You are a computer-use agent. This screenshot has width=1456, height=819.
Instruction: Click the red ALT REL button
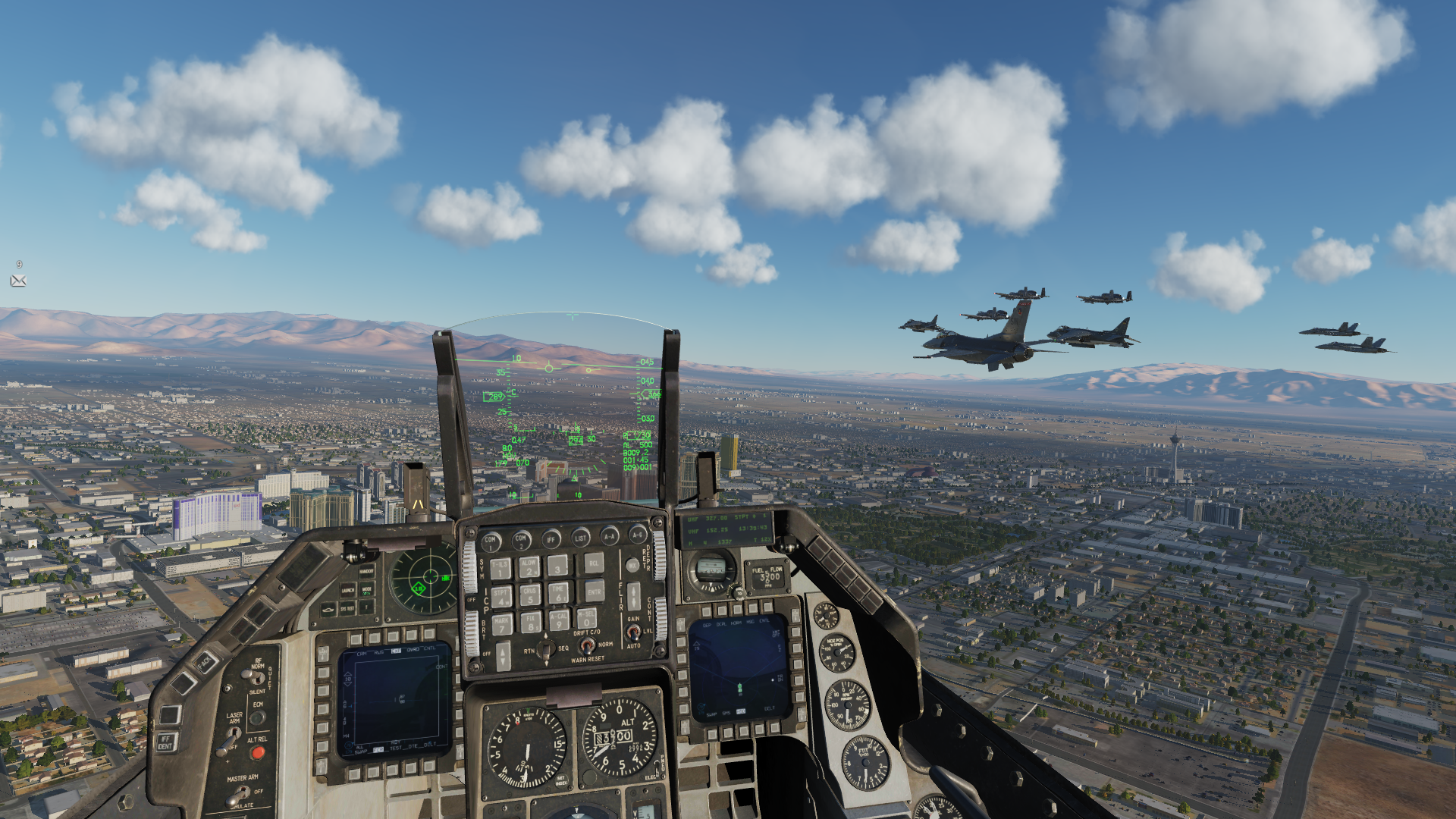[x=258, y=753]
